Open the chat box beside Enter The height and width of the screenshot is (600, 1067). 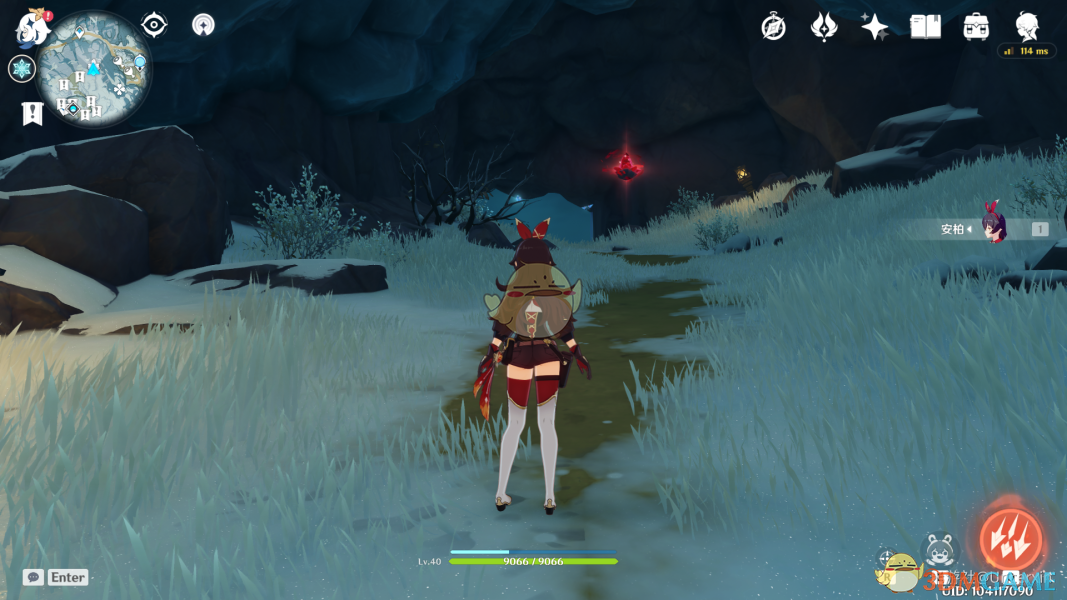click(33, 577)
